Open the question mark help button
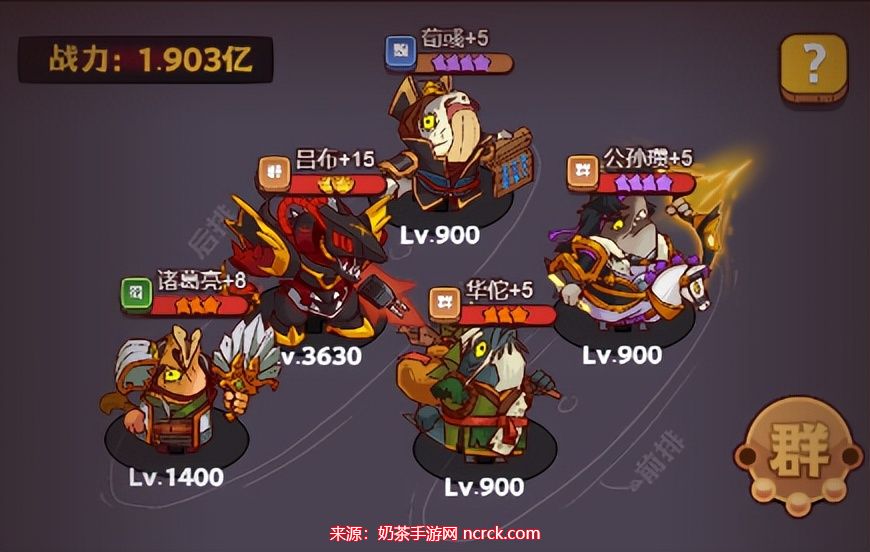 [813, 66]
